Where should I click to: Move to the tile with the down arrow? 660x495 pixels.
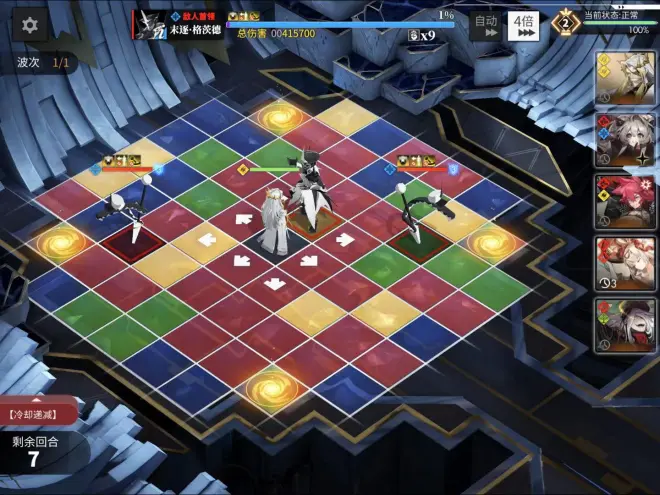pos(274,283)
